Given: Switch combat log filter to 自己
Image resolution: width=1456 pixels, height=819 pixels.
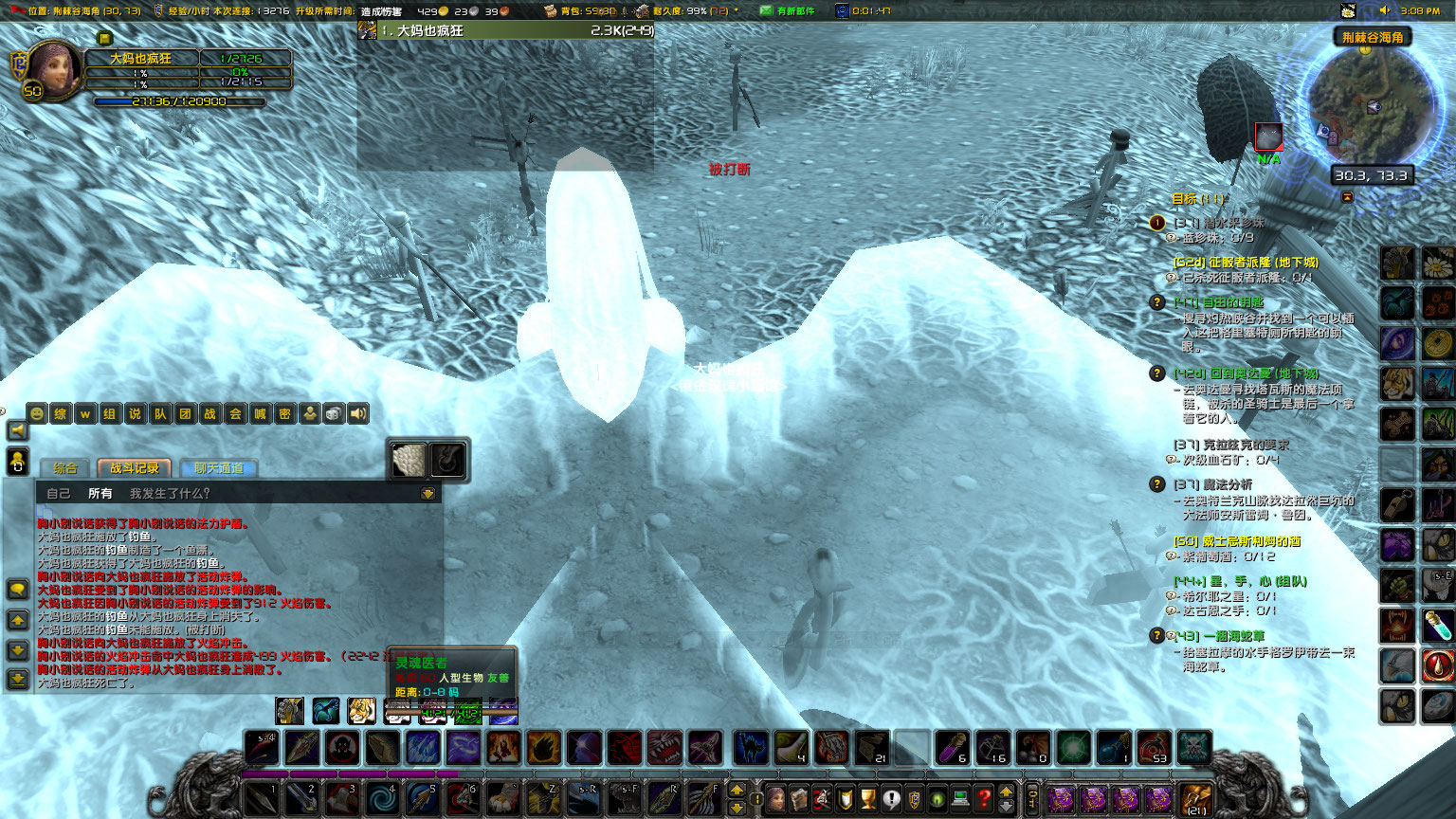Looking at the screenshot, I should tap(58, 492).
